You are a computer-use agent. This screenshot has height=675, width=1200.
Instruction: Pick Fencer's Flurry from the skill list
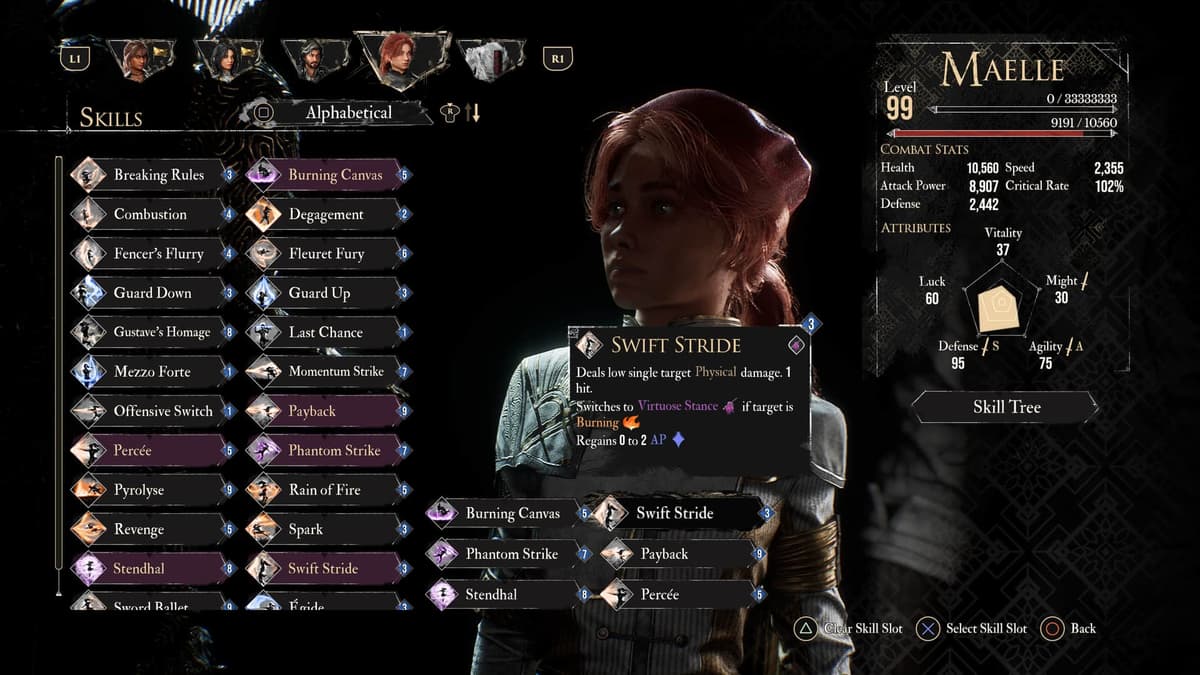click(158, 254)
